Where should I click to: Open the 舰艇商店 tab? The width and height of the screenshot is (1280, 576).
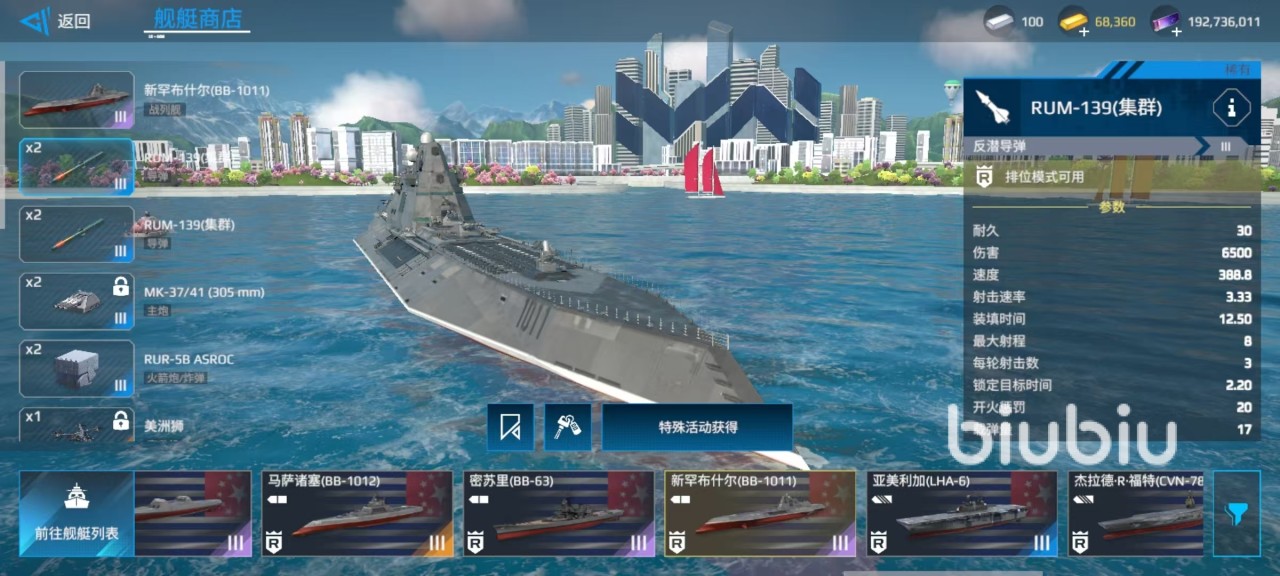tap(197, 19)
